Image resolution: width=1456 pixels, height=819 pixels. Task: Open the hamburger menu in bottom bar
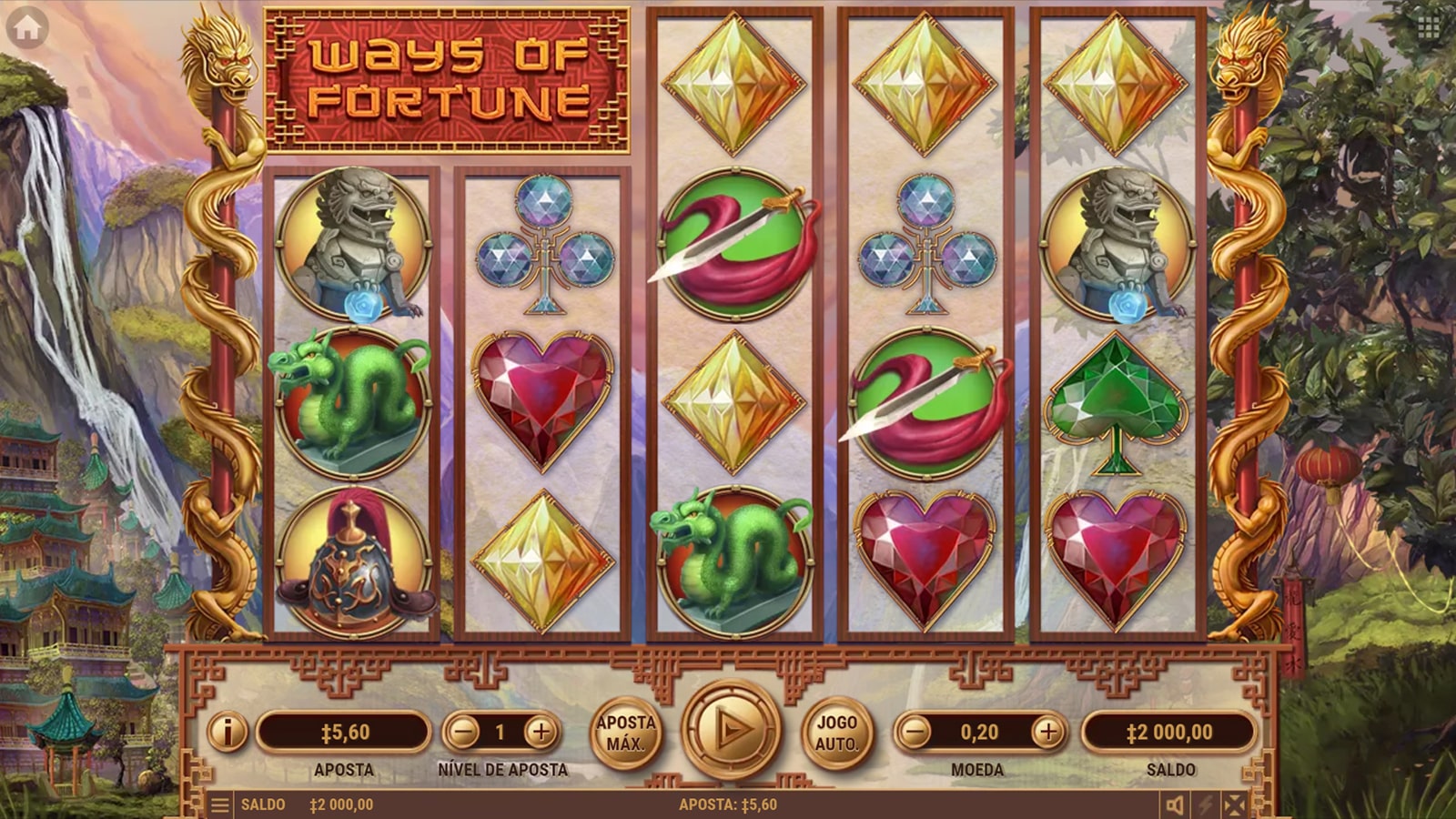(x=219, y=804)
